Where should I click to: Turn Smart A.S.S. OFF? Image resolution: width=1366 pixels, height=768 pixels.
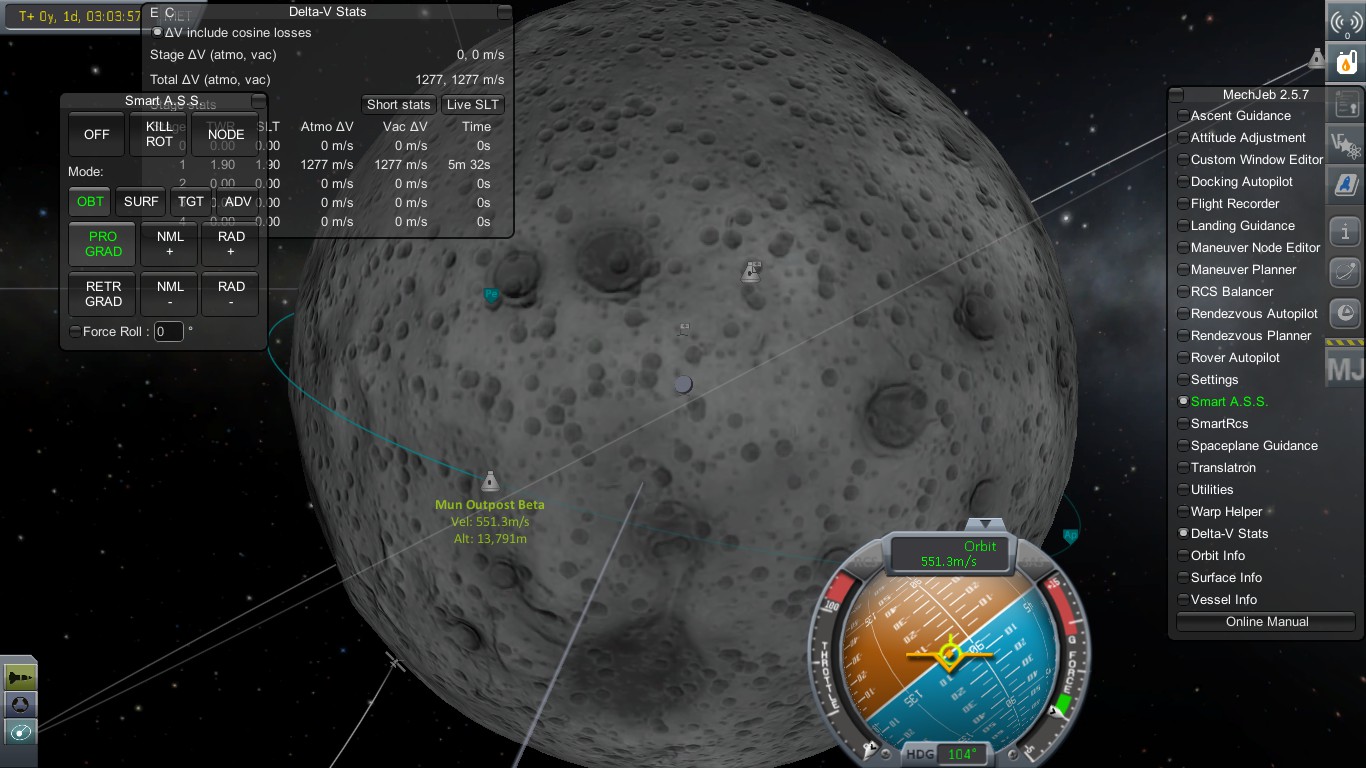tap(97, 135)
